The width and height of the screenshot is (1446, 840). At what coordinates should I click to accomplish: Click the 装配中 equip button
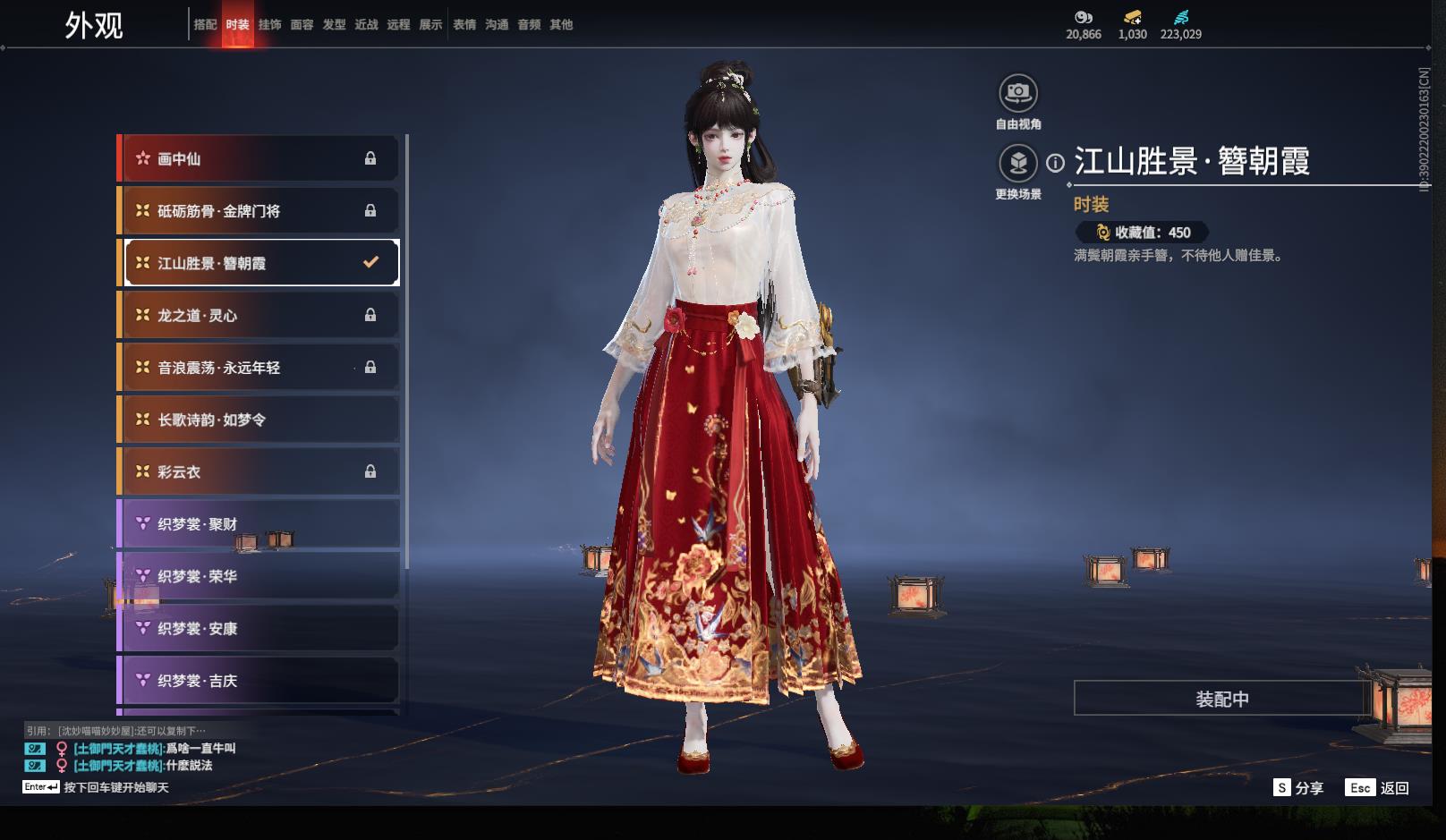[x=1221, y=699]
